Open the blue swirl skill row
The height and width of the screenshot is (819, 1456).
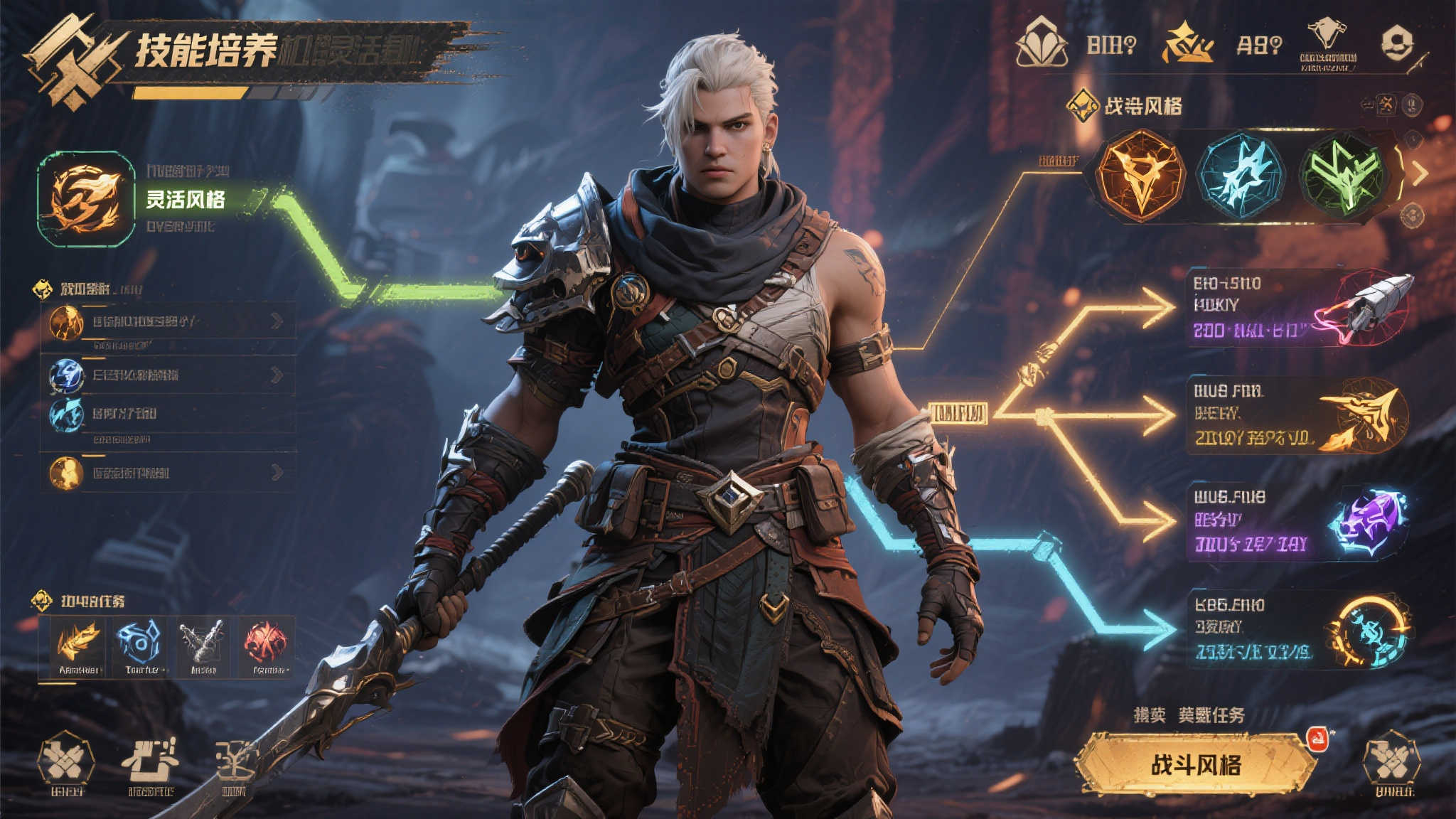pyautogui.click(x=168, y=375)
